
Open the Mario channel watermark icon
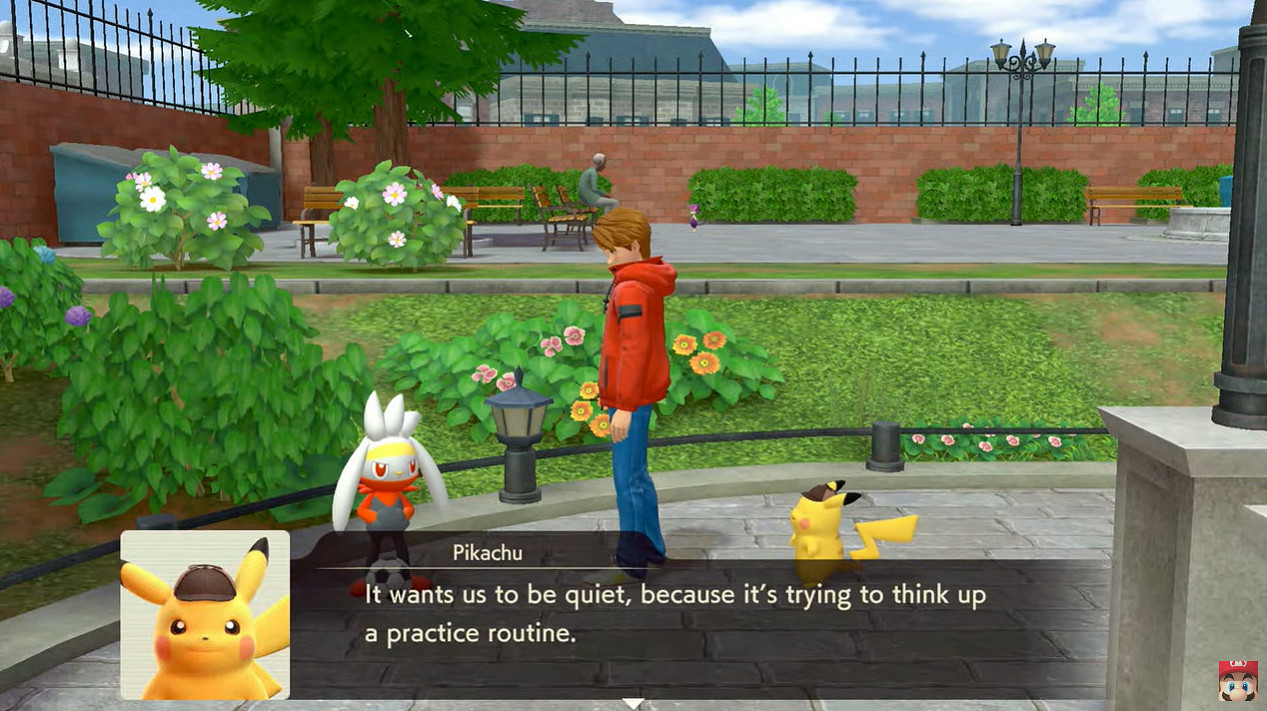coord(1237,681)
